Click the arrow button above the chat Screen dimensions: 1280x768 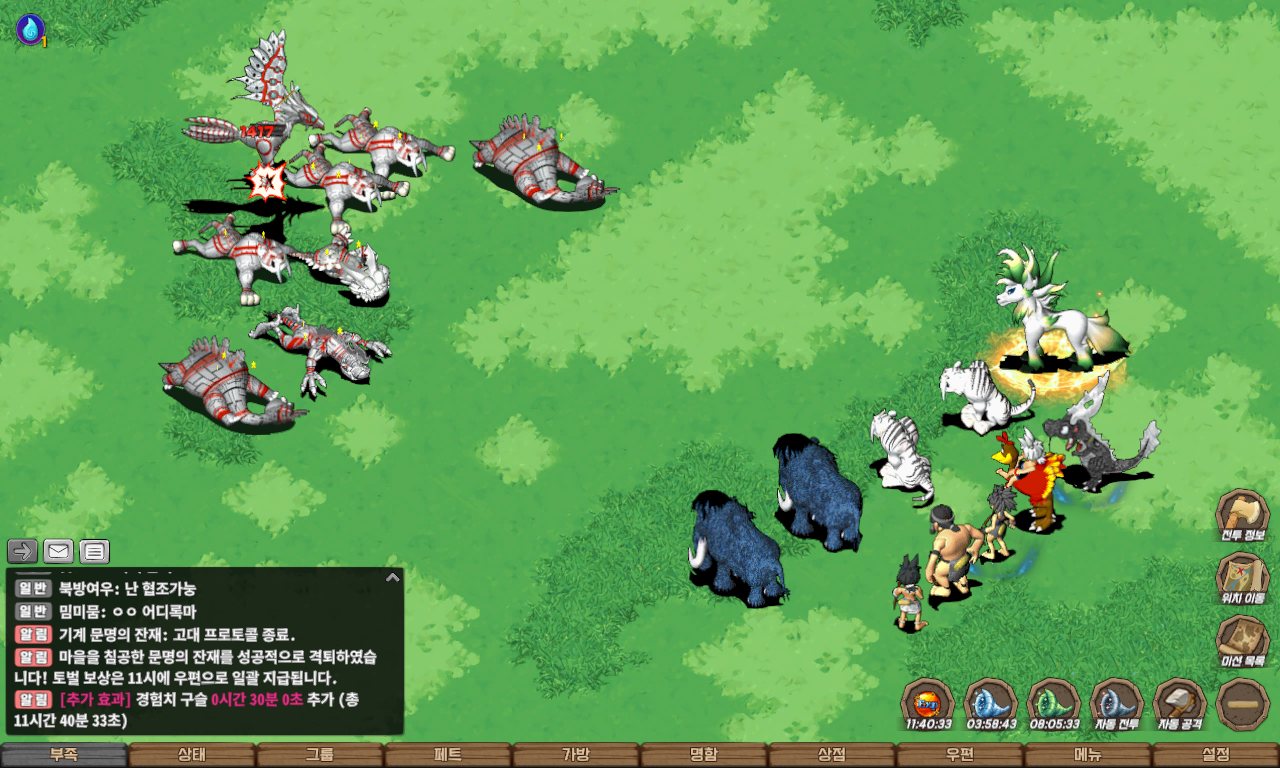pyautogui.click(x=23, y=551)
